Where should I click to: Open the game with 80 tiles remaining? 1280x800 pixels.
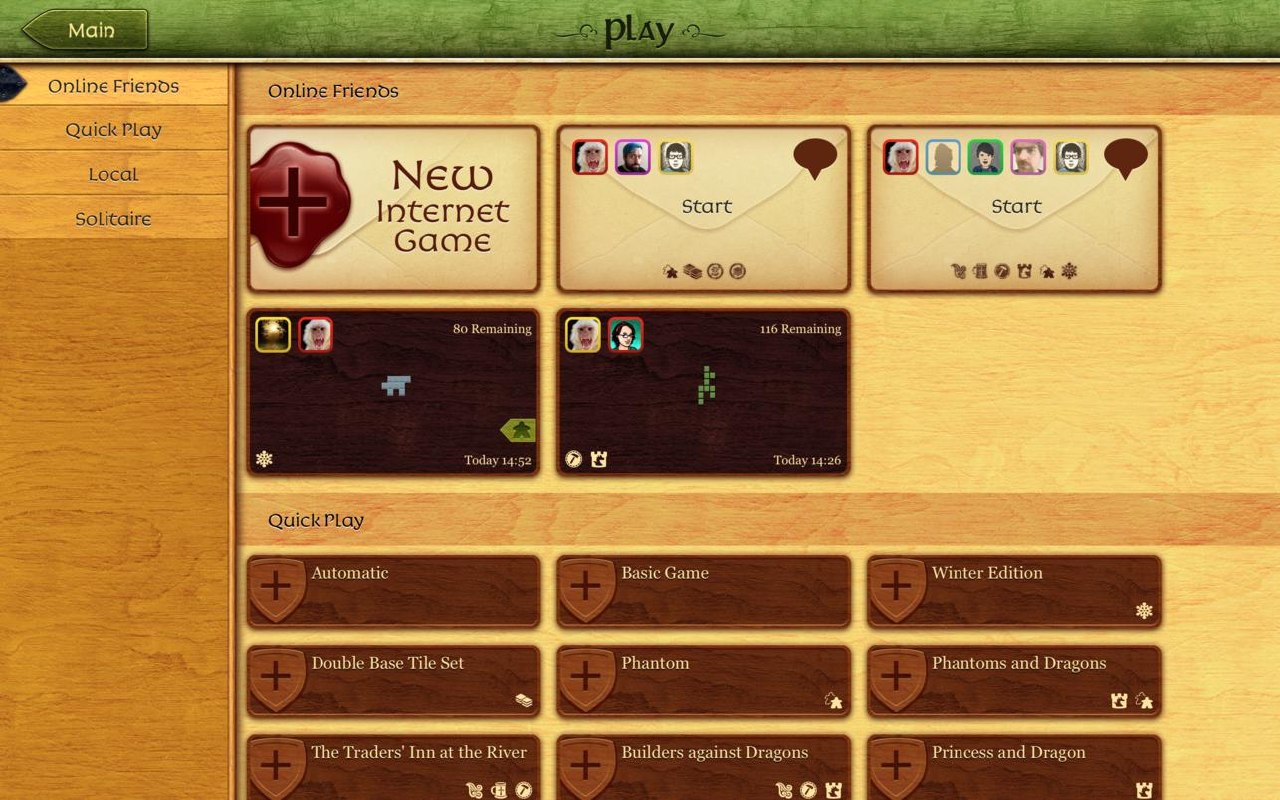(393, 391)
